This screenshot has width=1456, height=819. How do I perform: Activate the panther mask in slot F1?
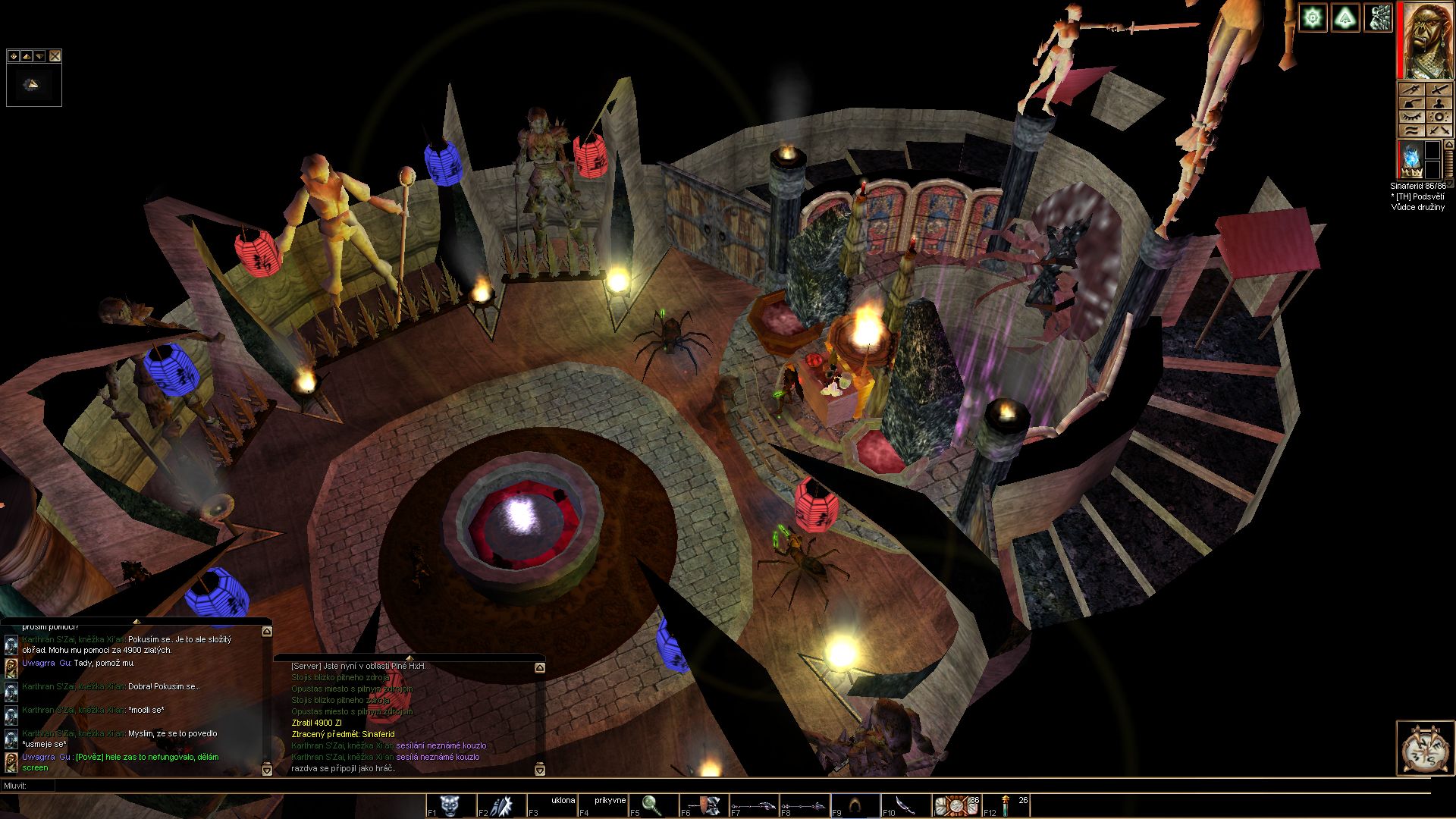pos(450,805)
